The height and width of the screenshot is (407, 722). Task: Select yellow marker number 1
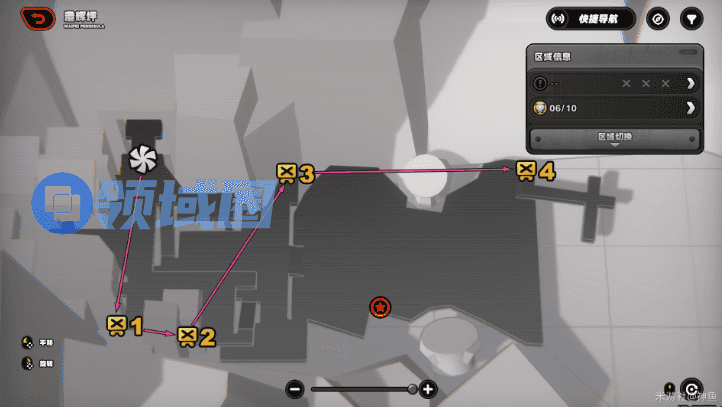[117, 324]
